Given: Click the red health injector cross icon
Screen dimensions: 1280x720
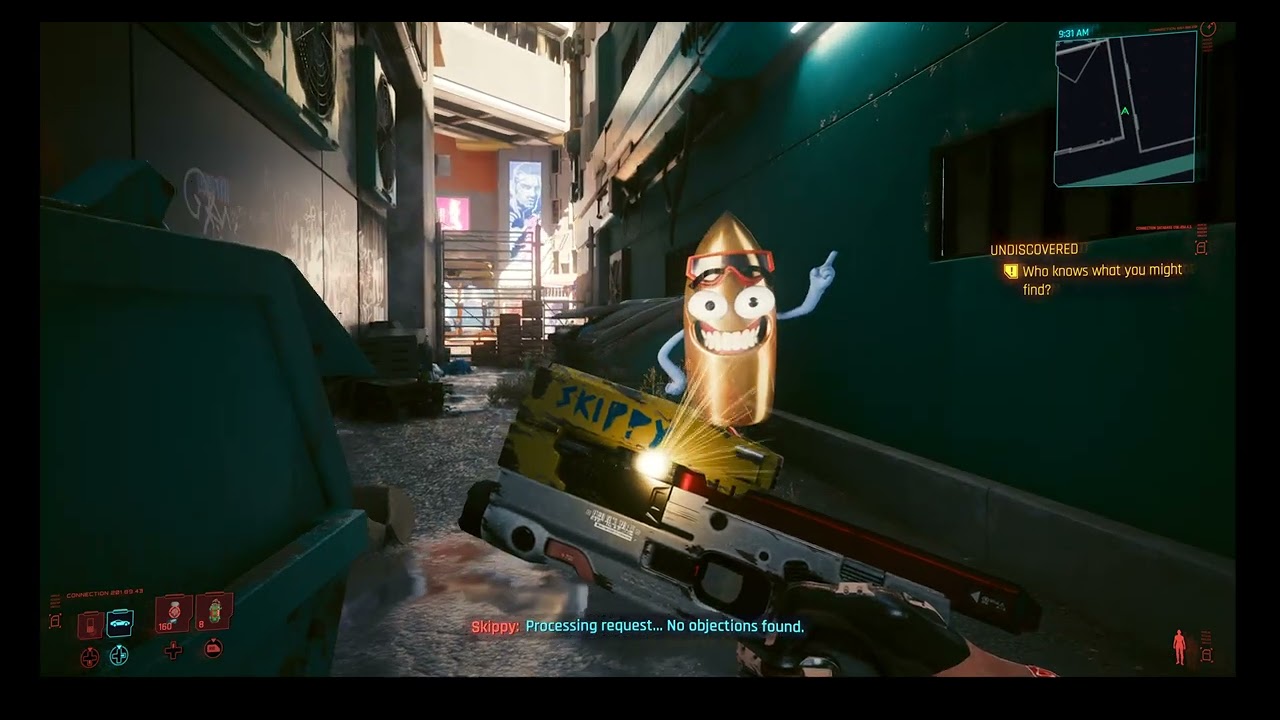Looking at the screenshot, I should coord(174,652).
